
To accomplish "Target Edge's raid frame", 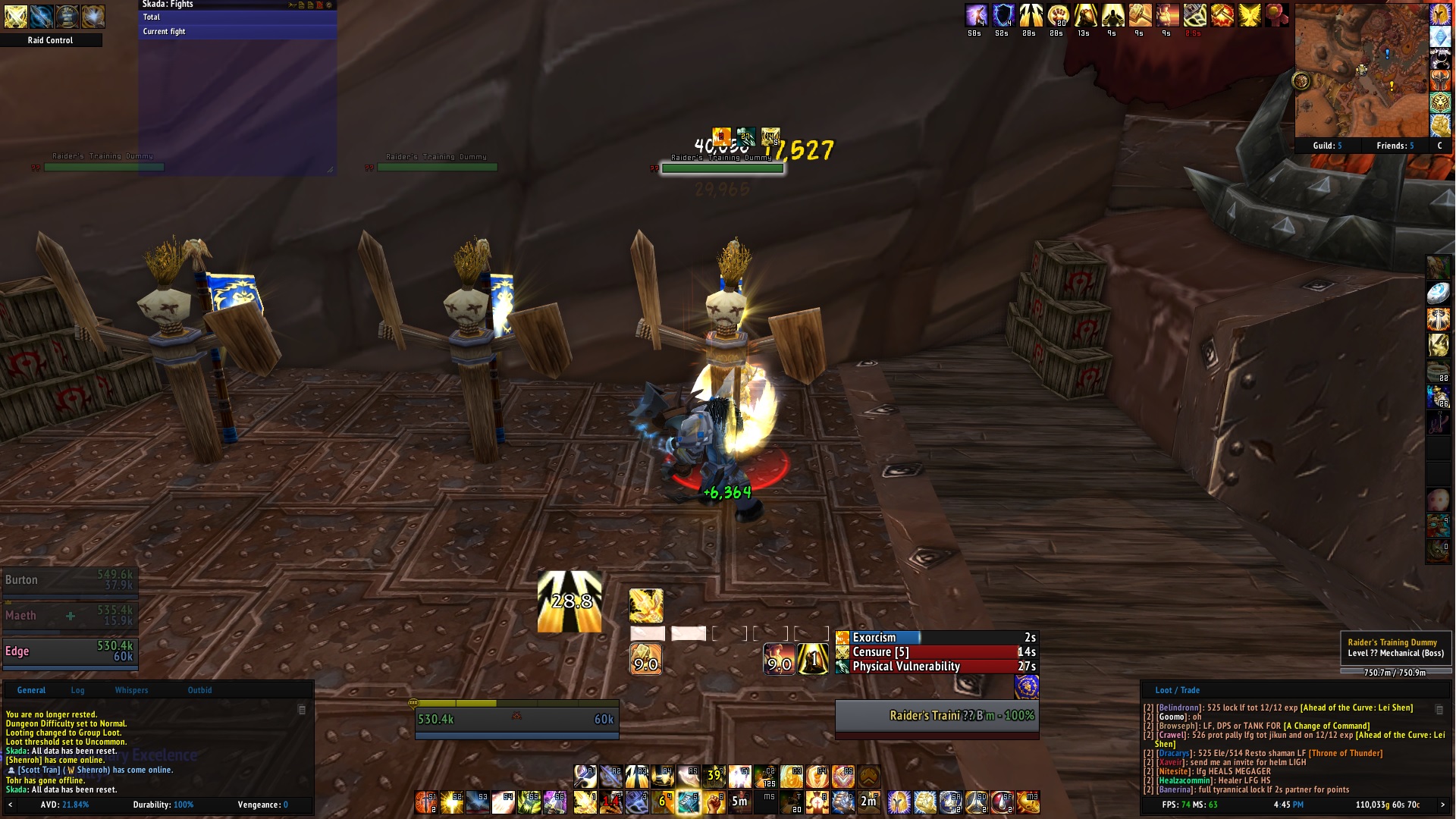I will coord(69,651).
